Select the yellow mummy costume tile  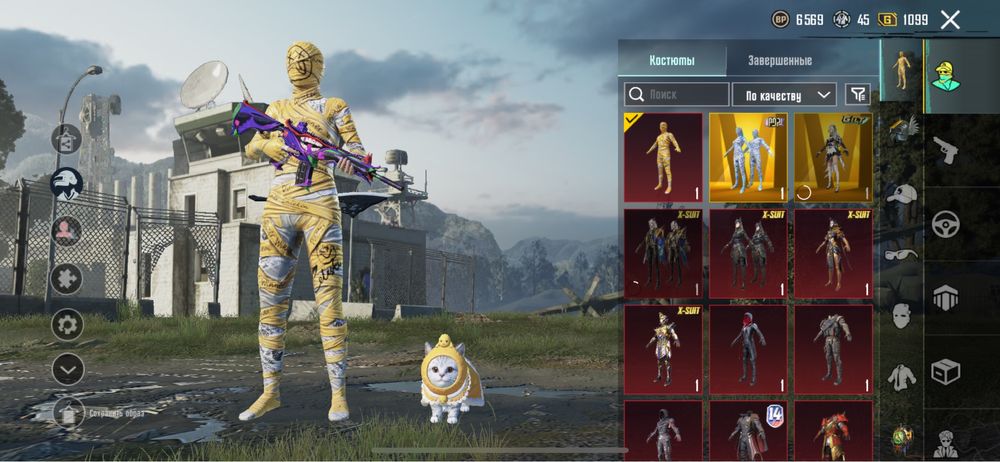pyautogui.click(x=663, y=157)
